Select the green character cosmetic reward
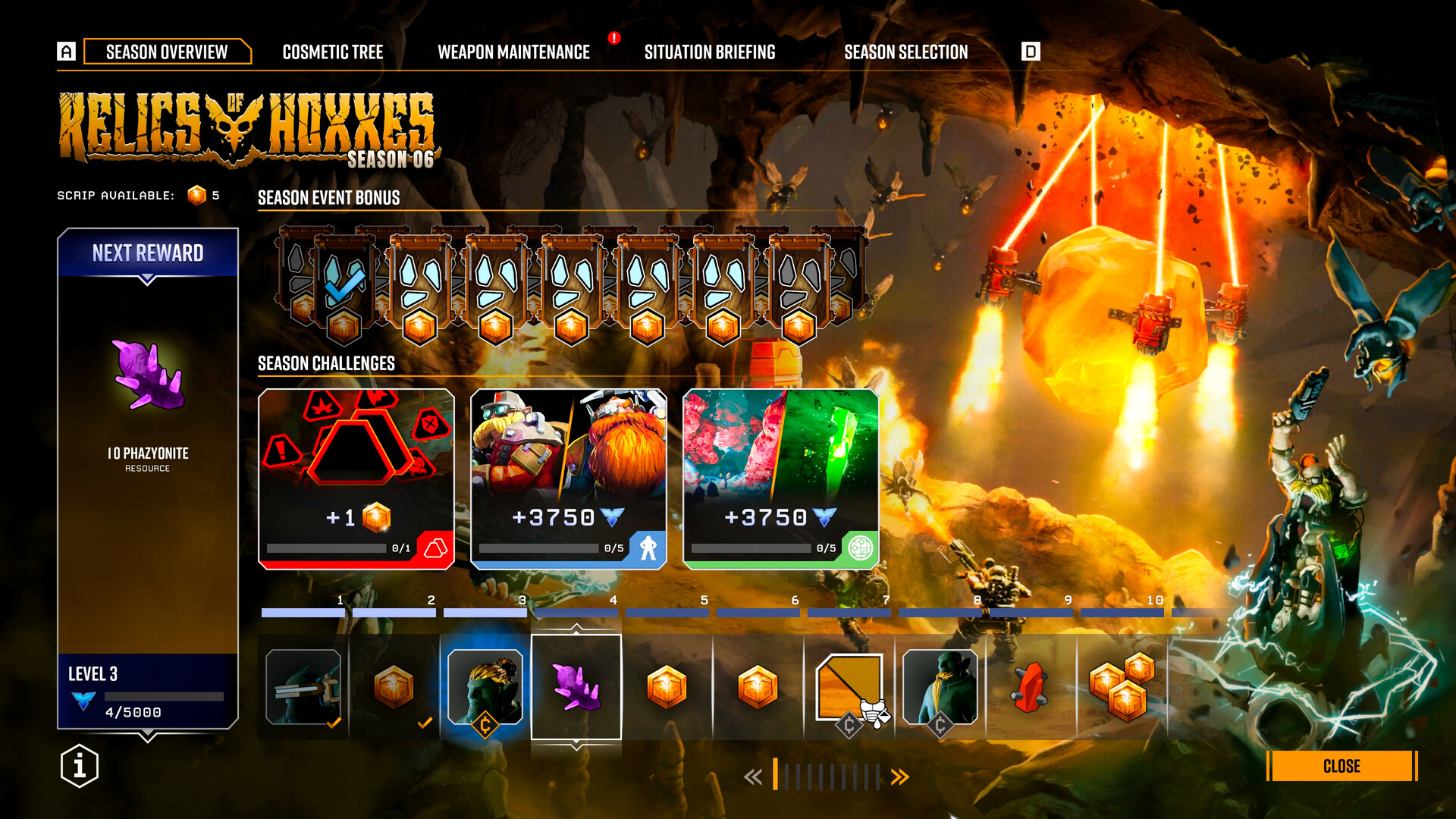 (940, 686)
